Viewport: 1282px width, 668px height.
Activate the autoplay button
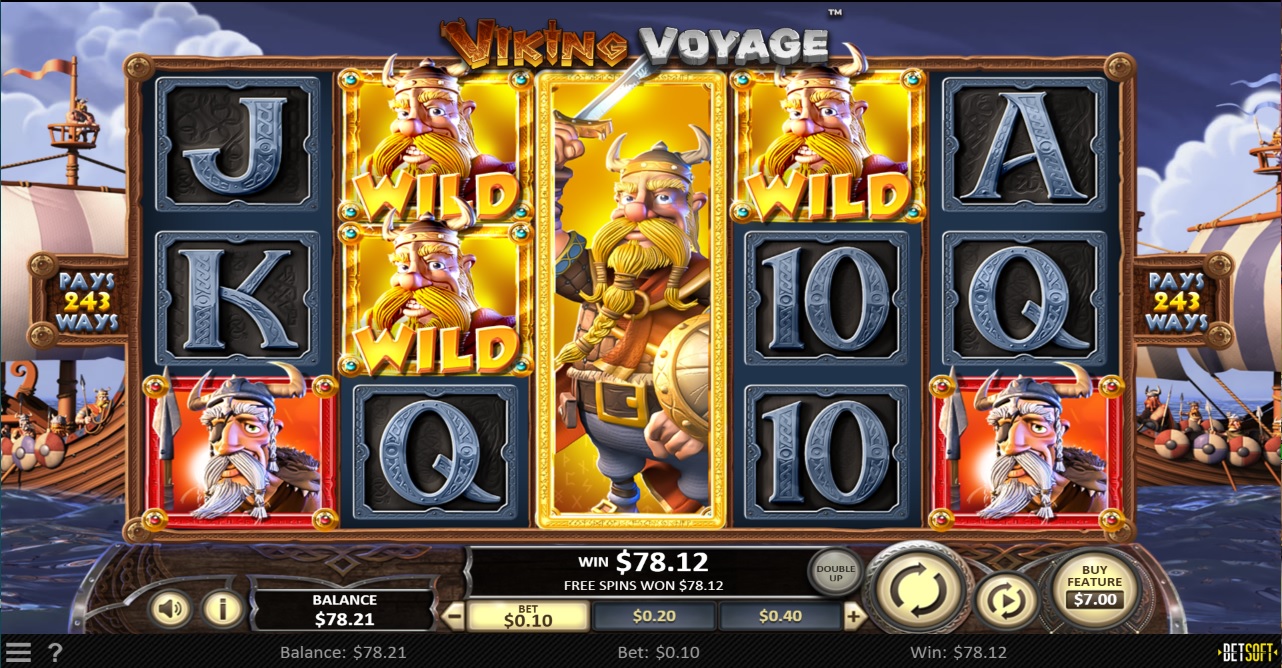[x=1003, y=602]
